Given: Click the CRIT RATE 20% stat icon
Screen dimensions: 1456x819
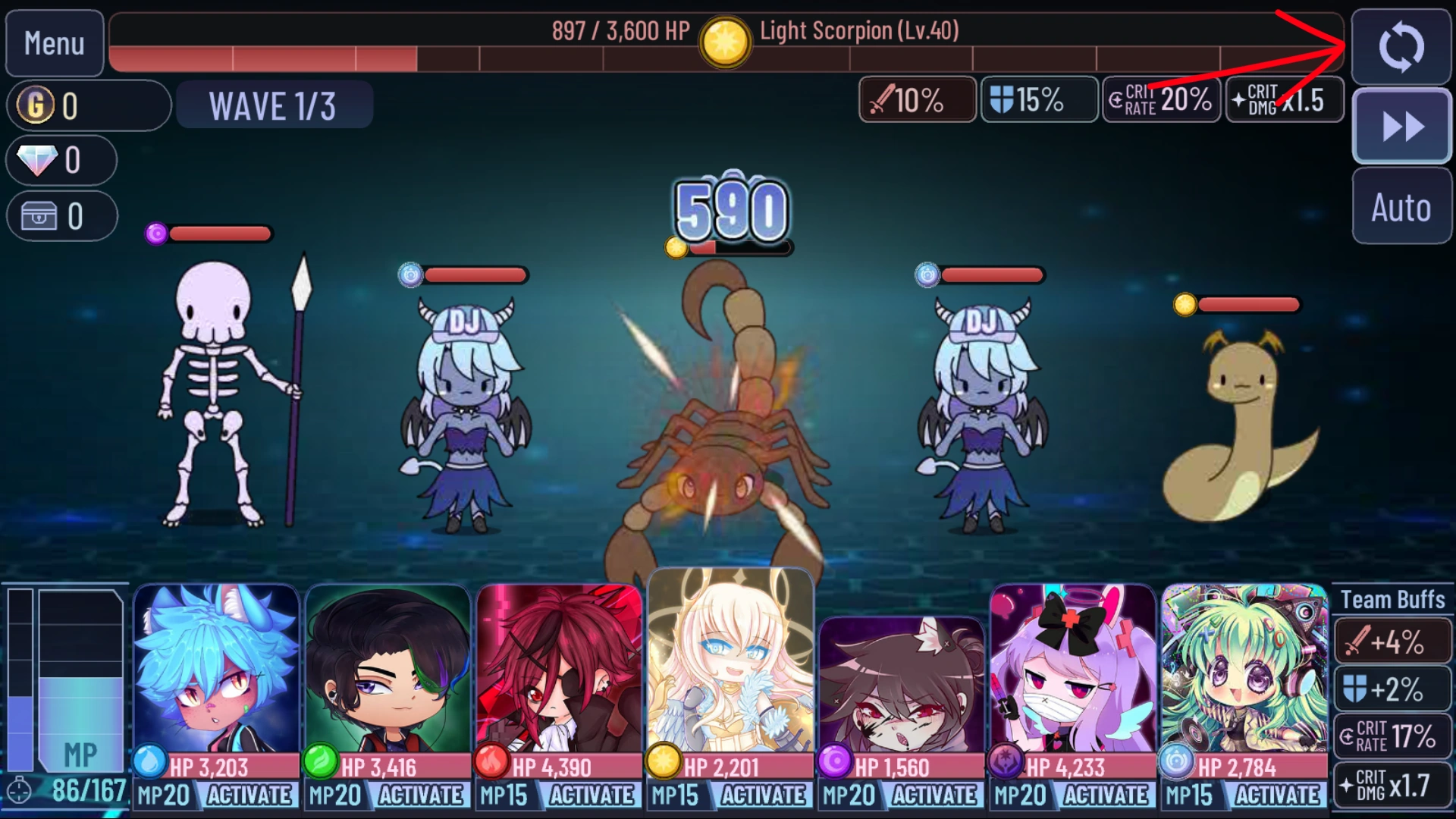Looking at the screenshot, I should (1160, 99).
